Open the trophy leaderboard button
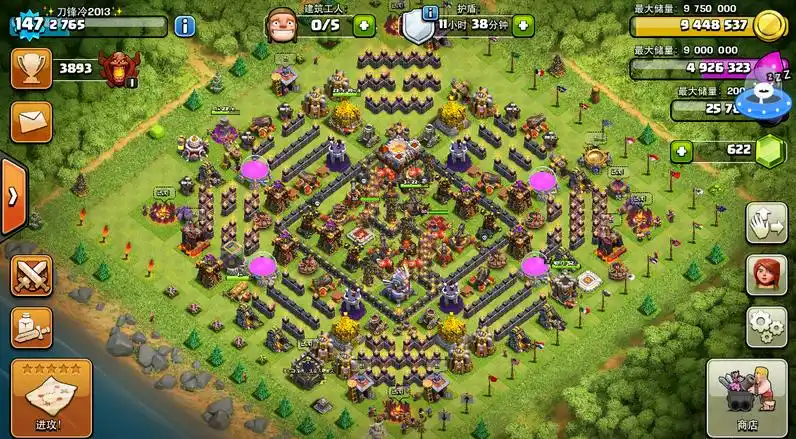796x439 pixels. [31, 68]
